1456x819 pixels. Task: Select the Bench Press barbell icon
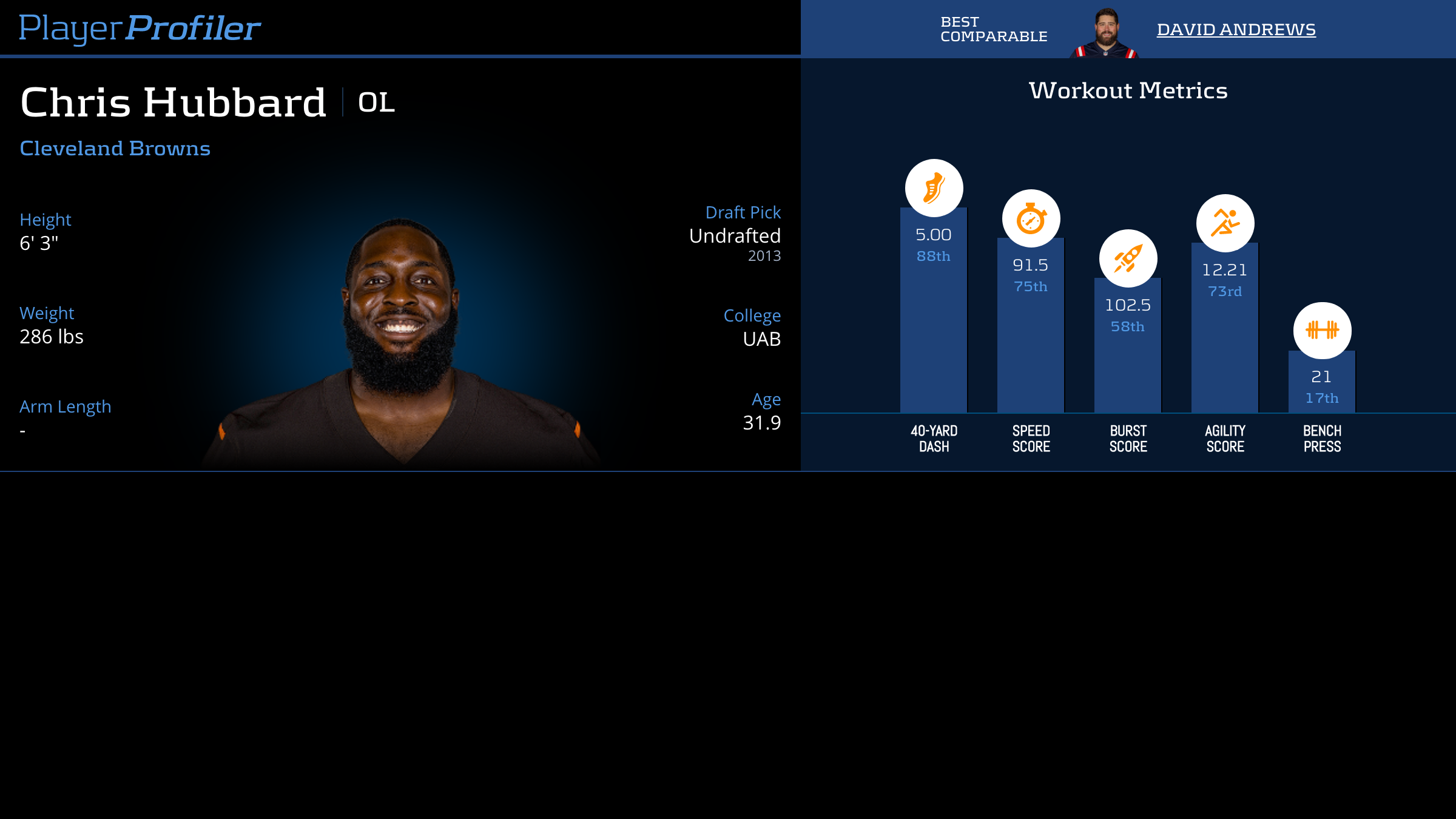(x=1322, y=330)
